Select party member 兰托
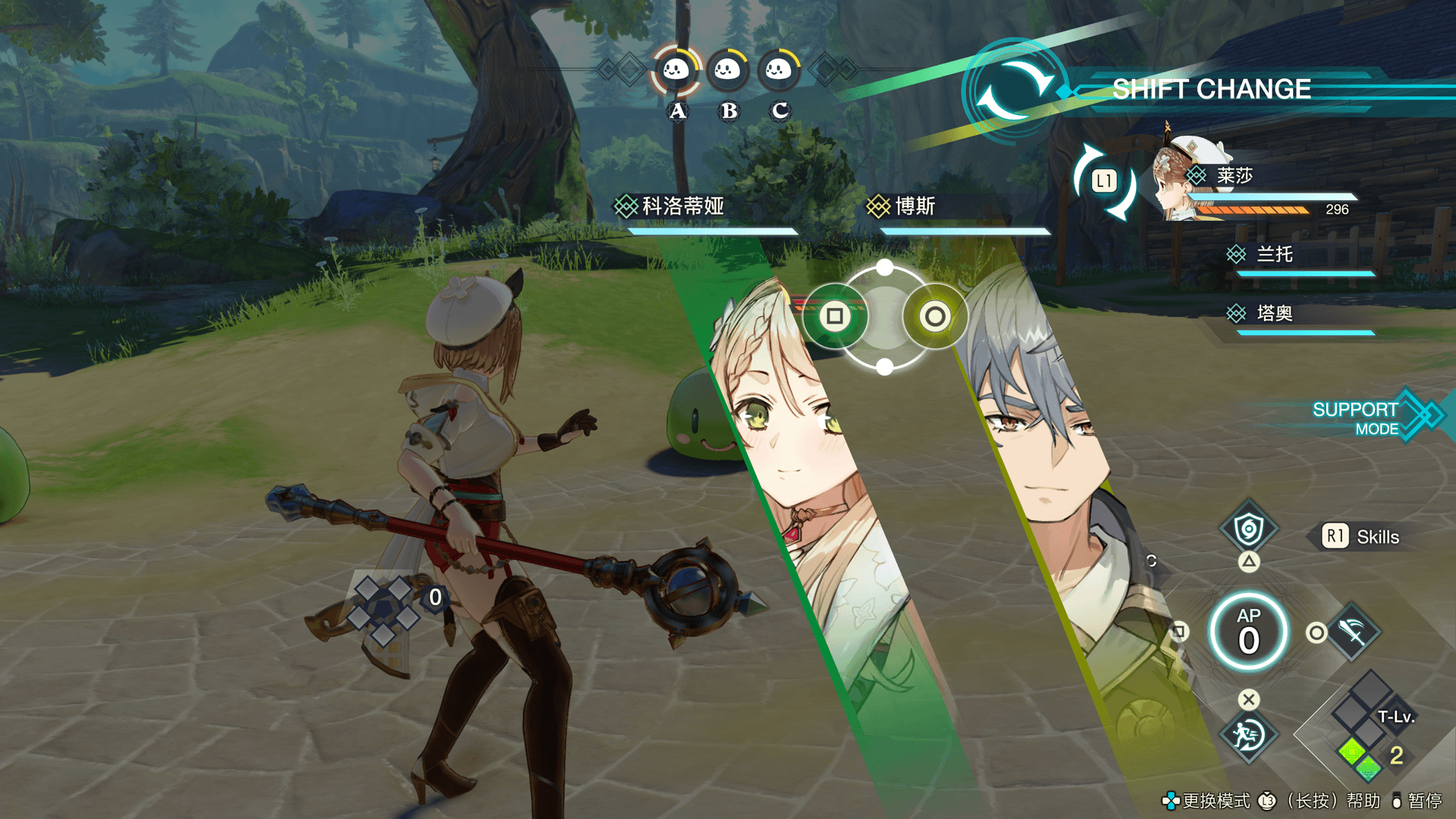The height and width of the screenshot is (819, 1456). [x=1274, y=255]
